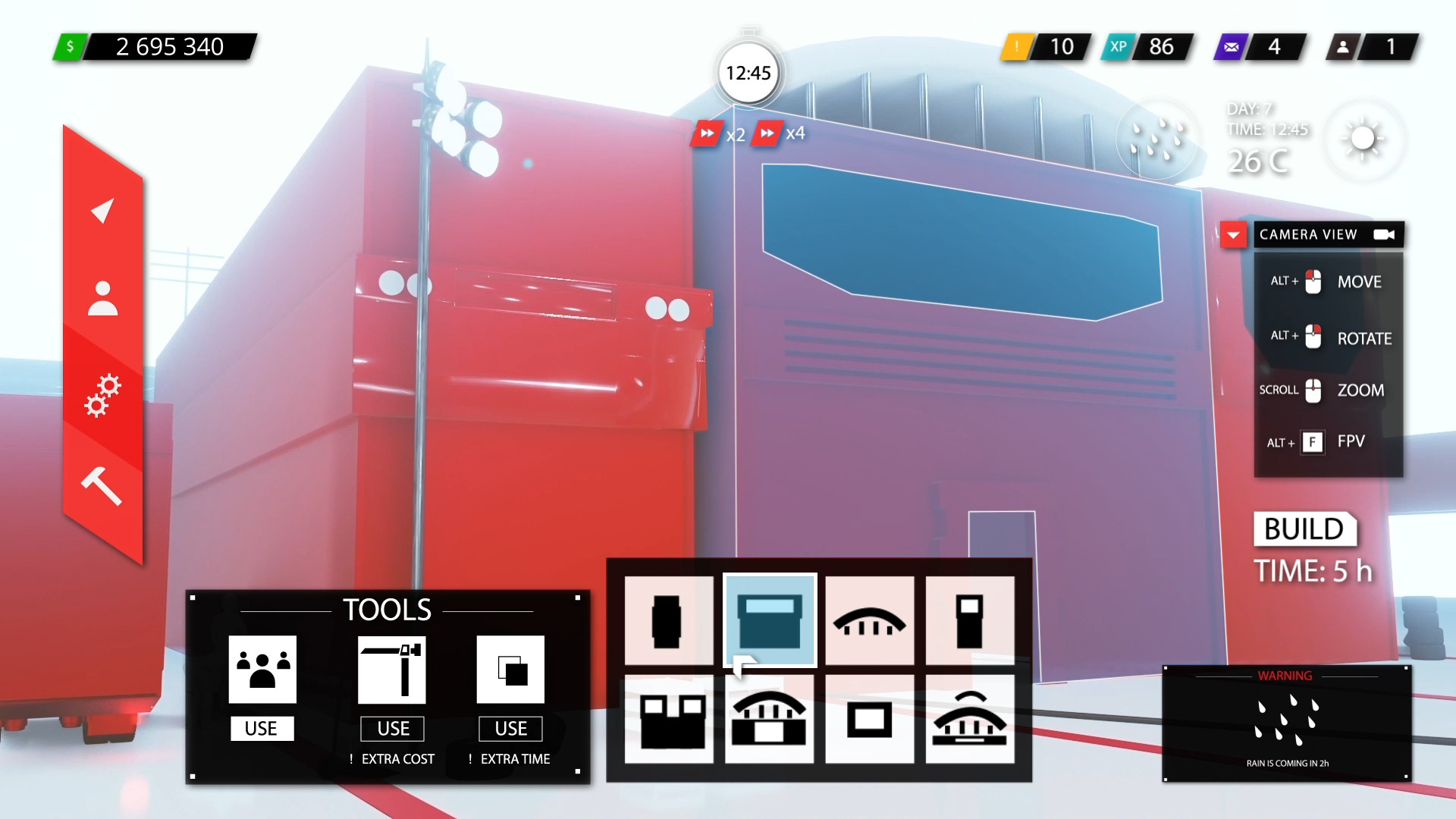
Task: Click the BUILD label showing 5 hours
Action: click(x=1306, y=530)
